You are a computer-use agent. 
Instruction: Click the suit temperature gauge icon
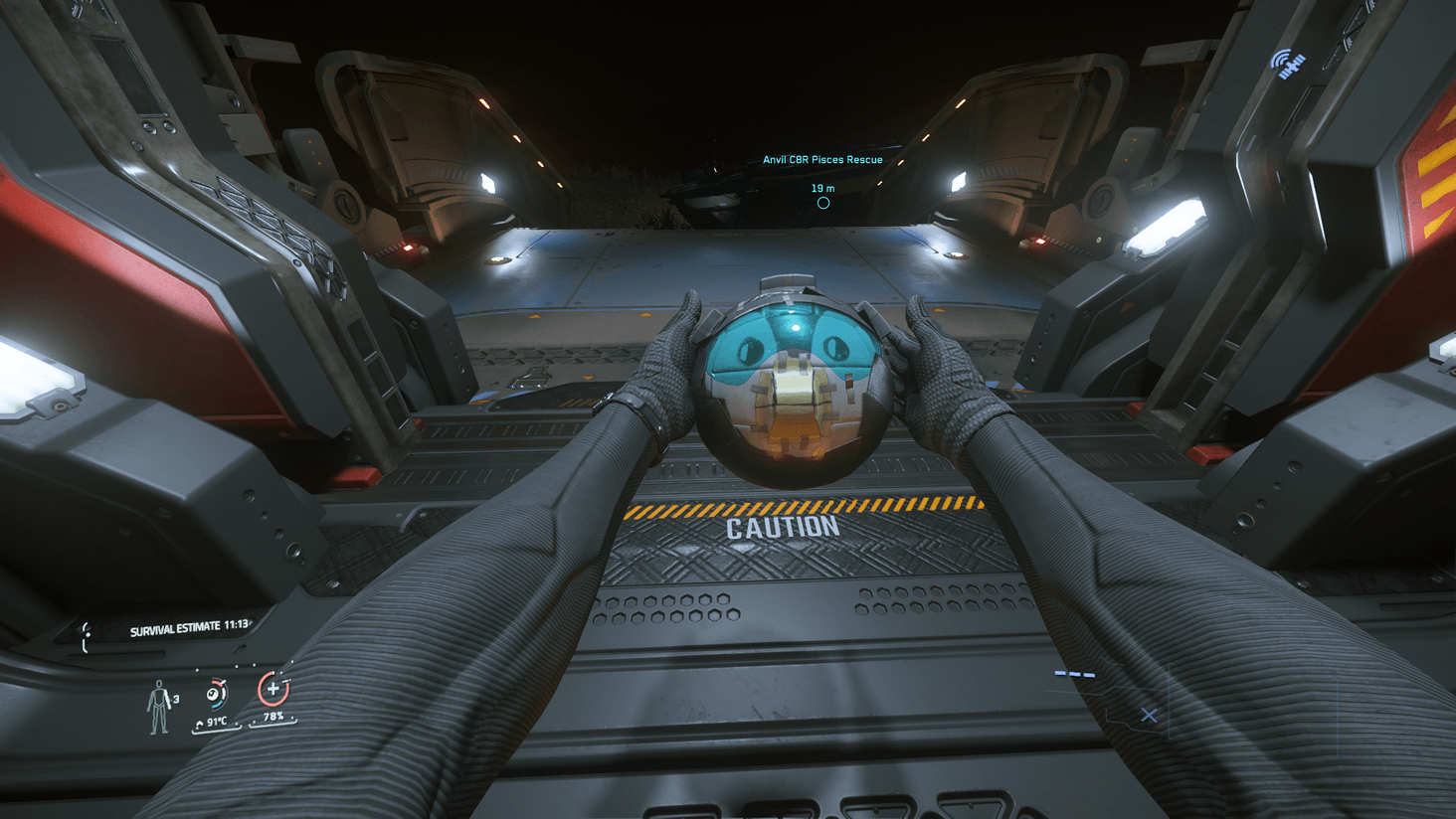(216, 694)
